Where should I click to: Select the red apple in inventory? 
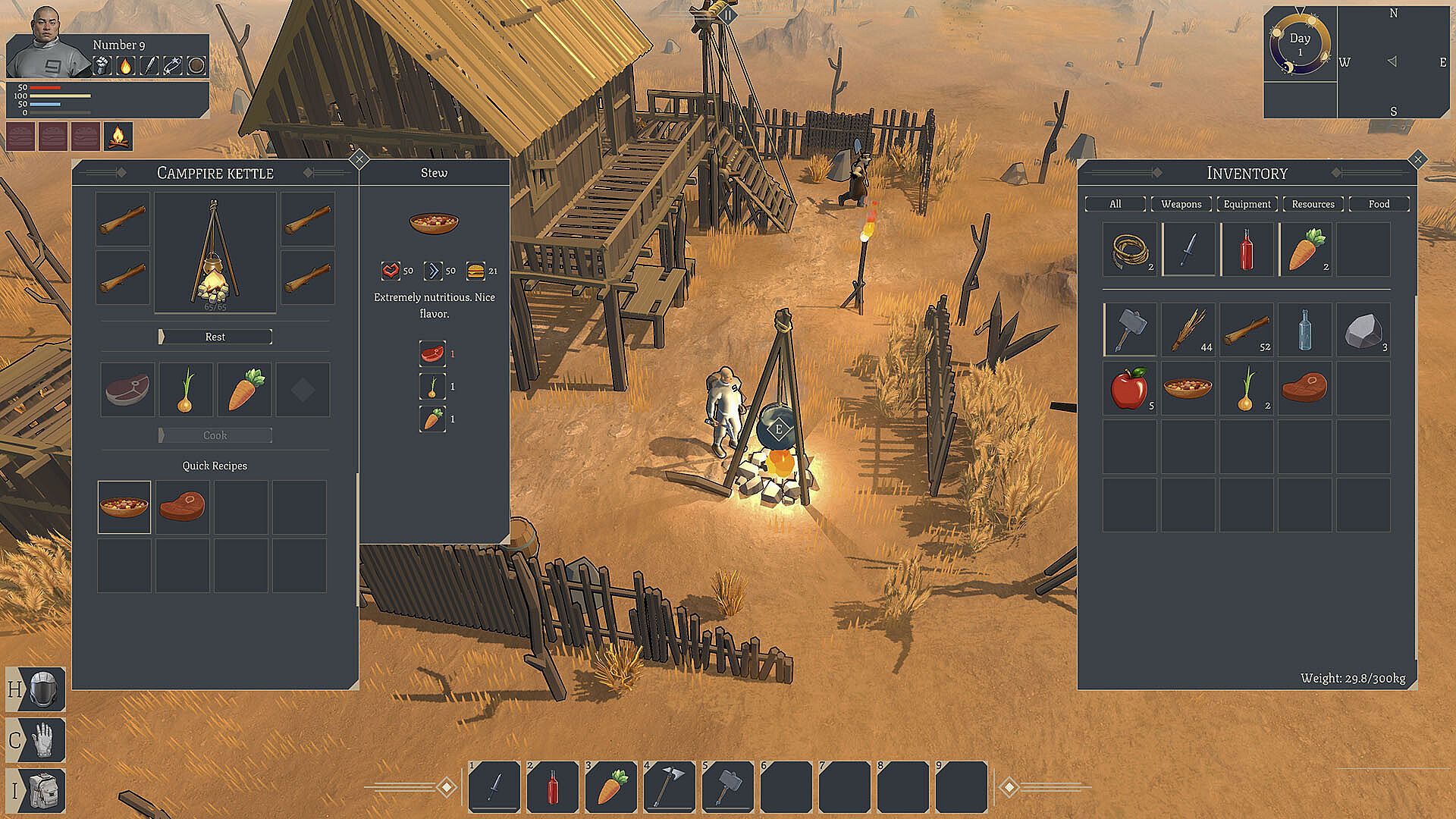point(1129,388)
